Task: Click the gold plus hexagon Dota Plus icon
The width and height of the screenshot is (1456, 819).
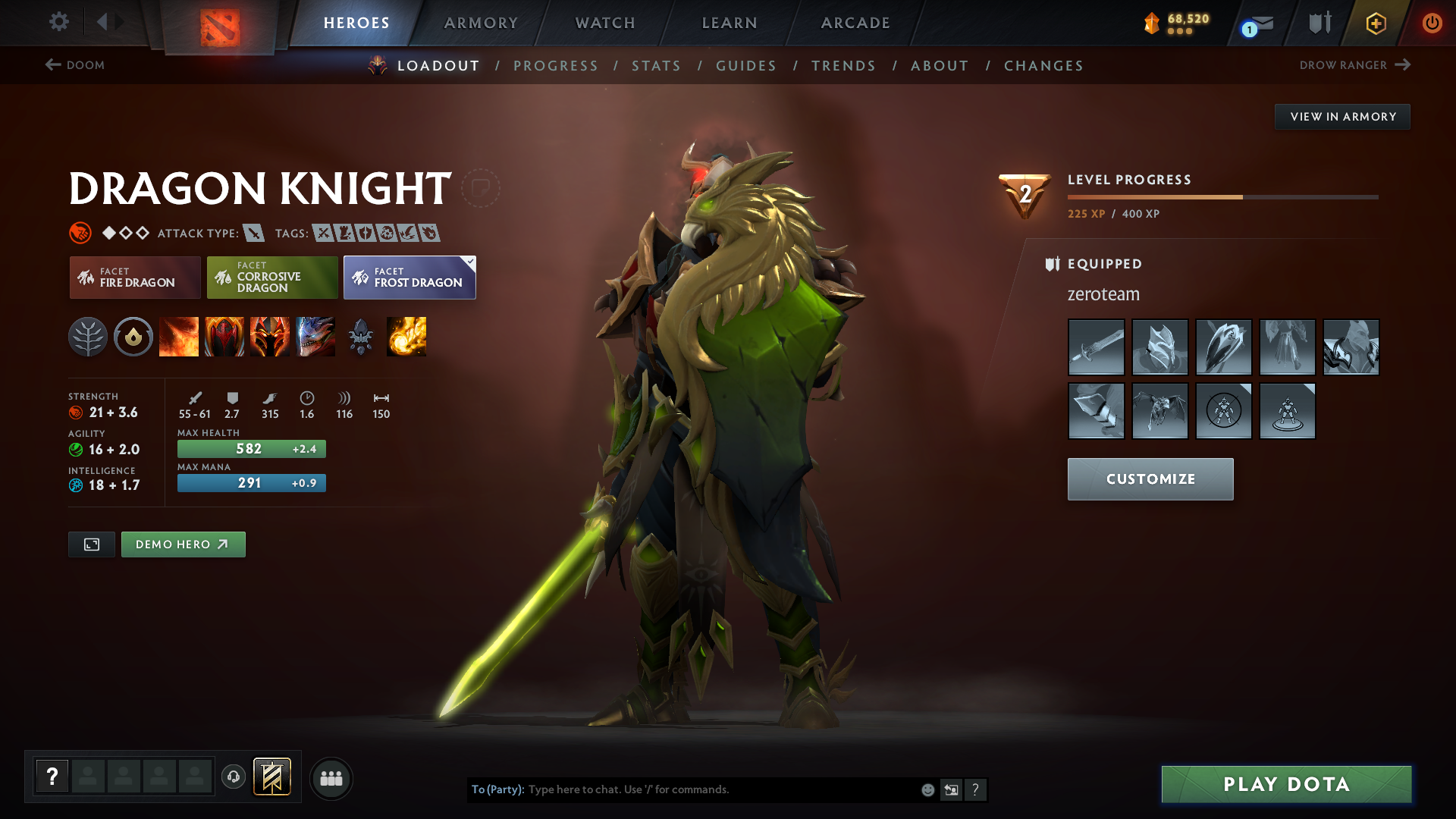Action: [x=1376, y=23]
